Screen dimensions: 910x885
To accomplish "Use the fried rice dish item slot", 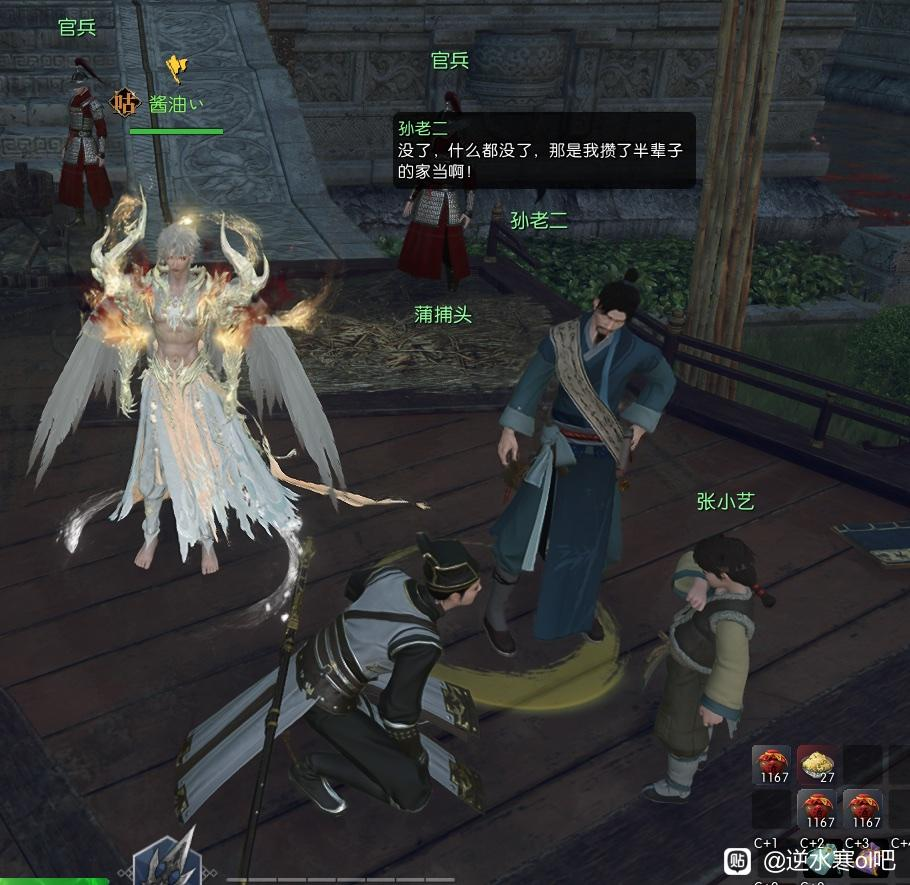I will tap(818, 765).
